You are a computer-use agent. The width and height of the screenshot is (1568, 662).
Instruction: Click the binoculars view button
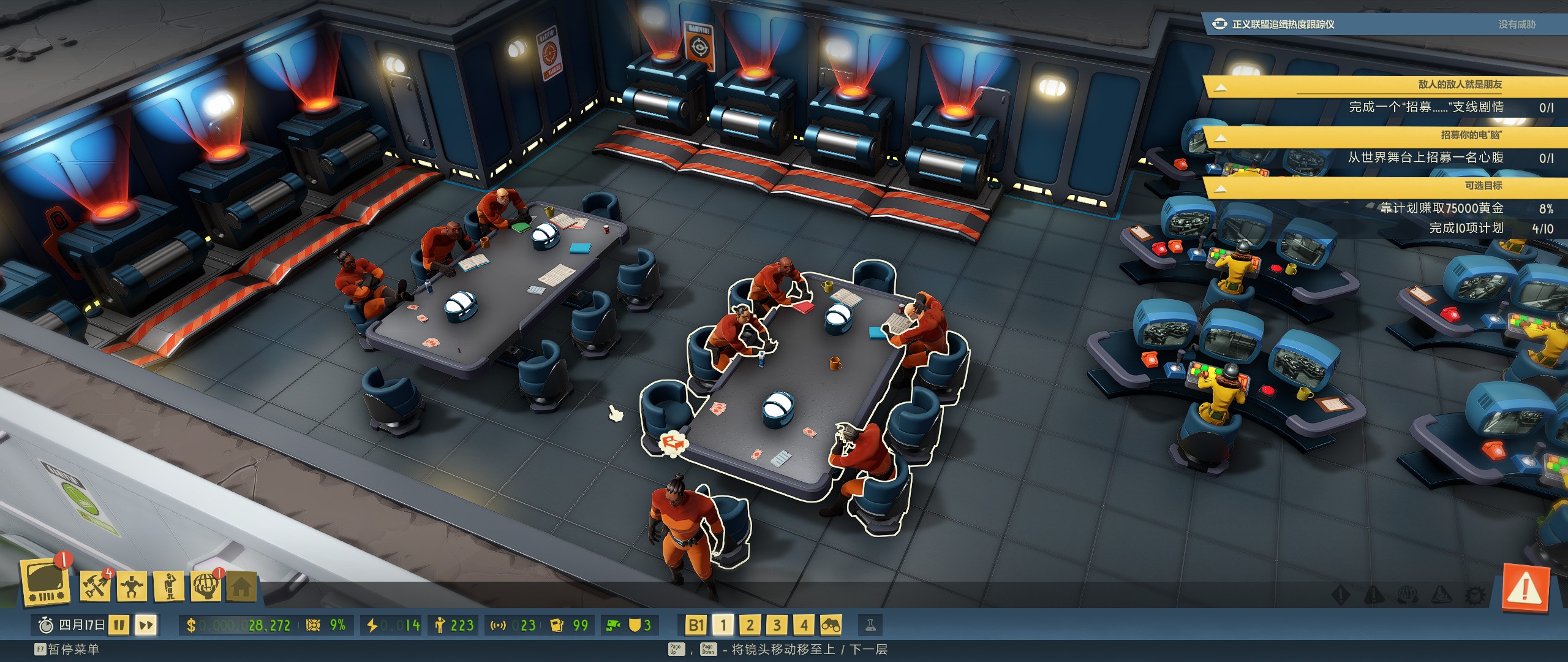831,625
